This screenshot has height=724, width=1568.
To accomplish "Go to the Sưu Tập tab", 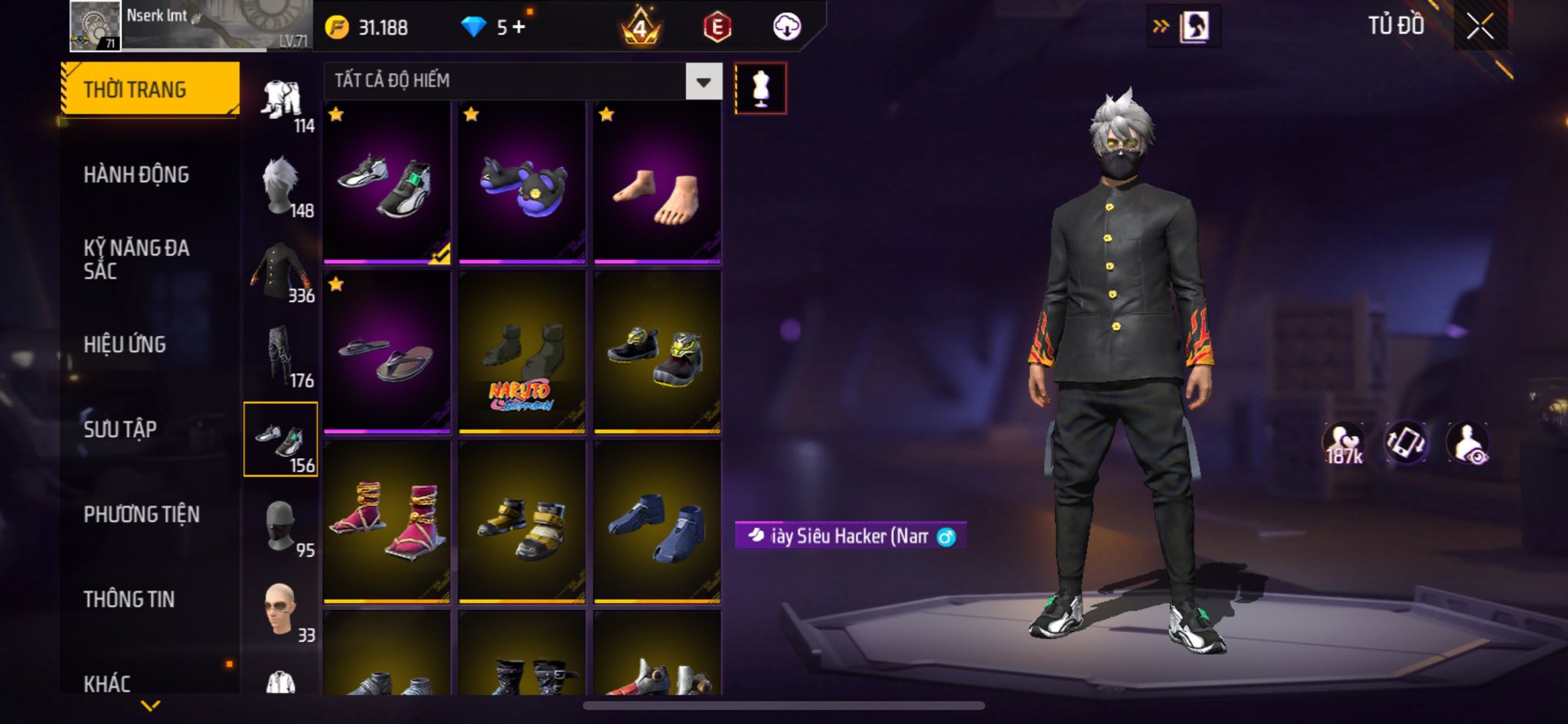I will pyautogui.click(x=120, y=429).
